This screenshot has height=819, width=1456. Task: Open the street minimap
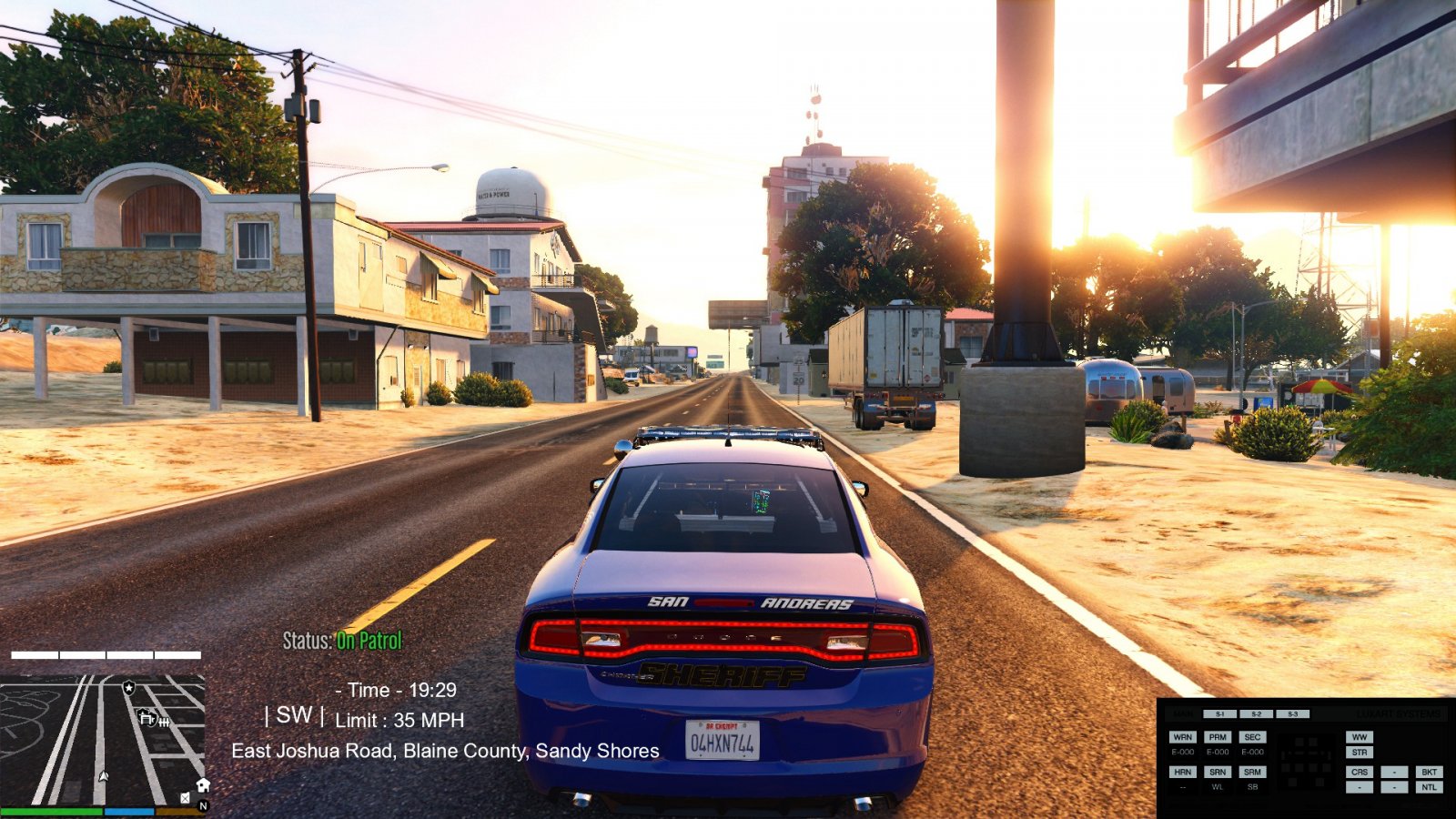click(x=102, y=739)
